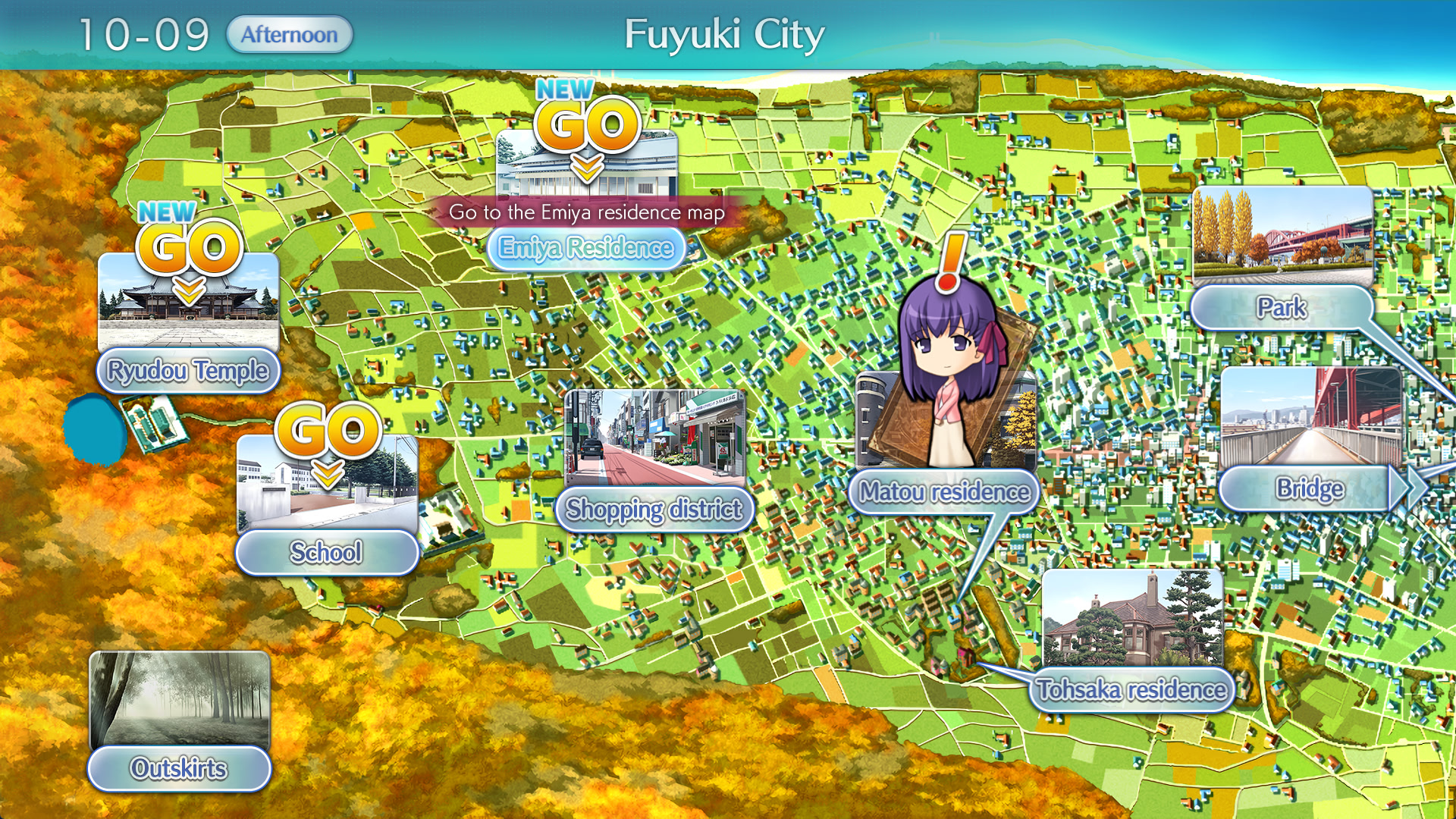The height and width of the screenshot is (819, 1456).
Task: Open the Emiya Residence map
Action: coord(585,247)
